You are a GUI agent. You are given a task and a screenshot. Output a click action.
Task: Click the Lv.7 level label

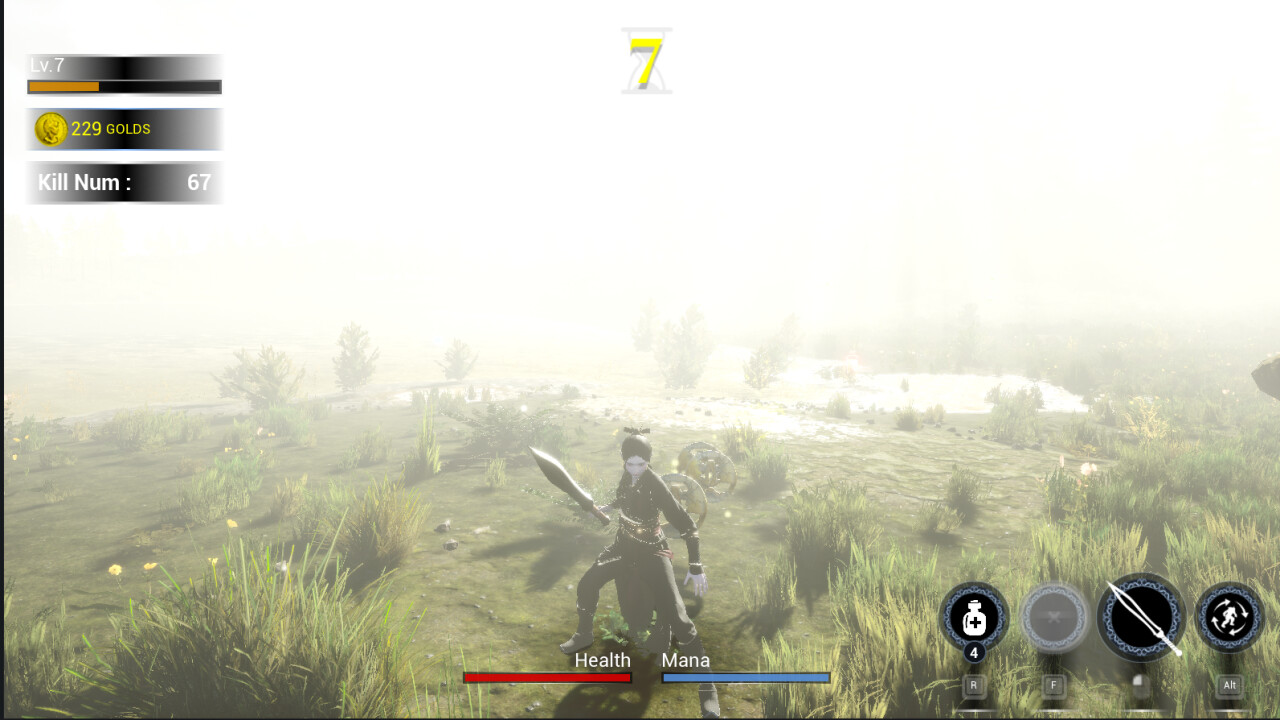47,68
